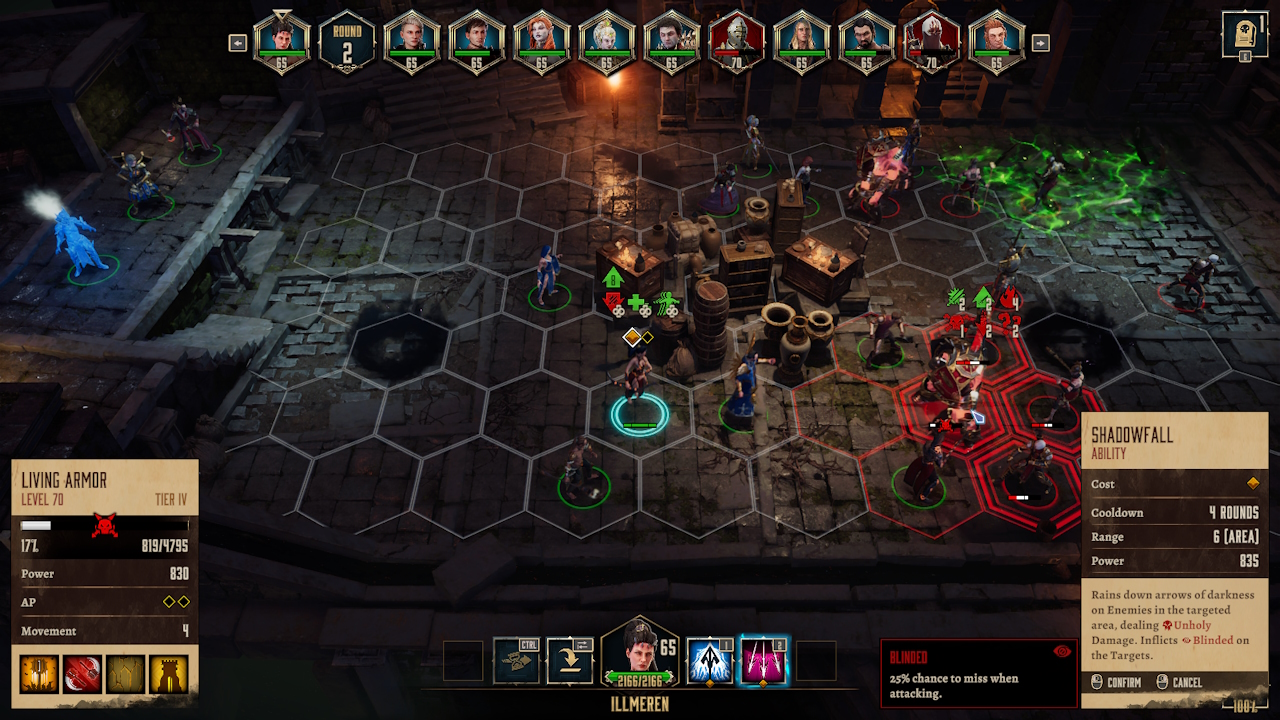Activate the blue glowing arrow ability
This screenshot has height=720, width=1280.
pyautogui.click(x=711, y=661)
